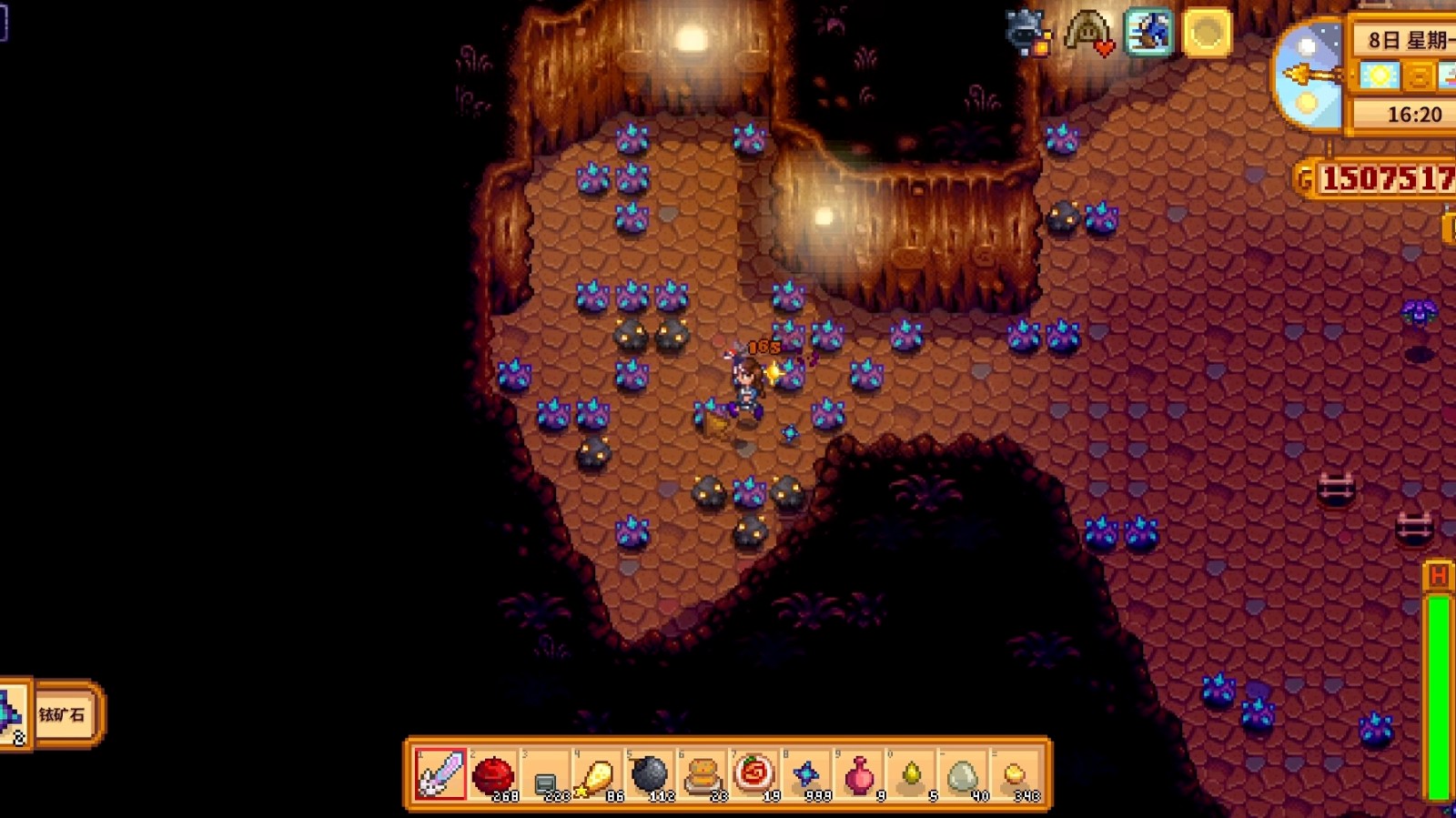This screenshot has width=1456, height=818.
Task: Select the gold nugget stack of 348
Action: (1015, 774)
